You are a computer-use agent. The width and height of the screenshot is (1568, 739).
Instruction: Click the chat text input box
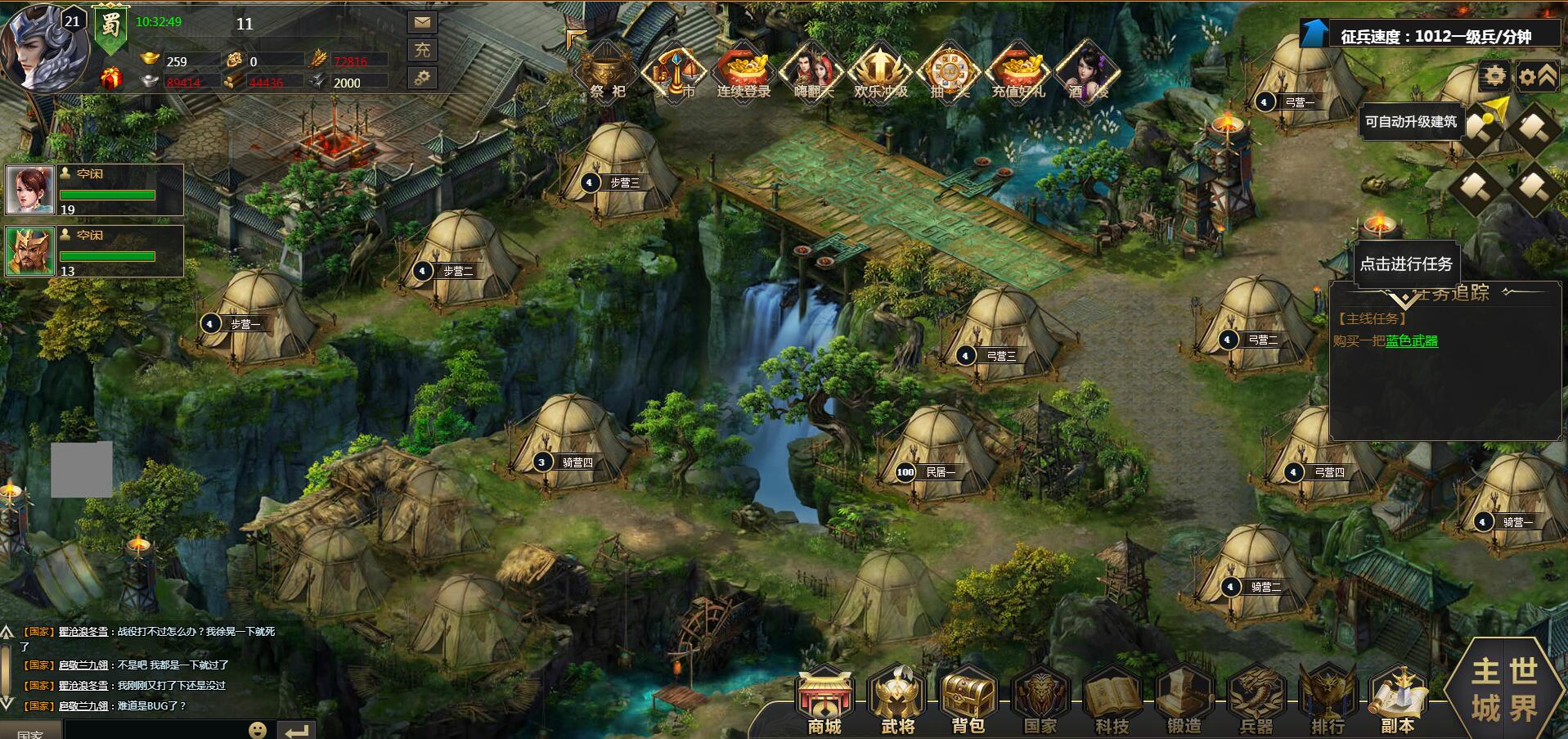(x=155, y=729)
